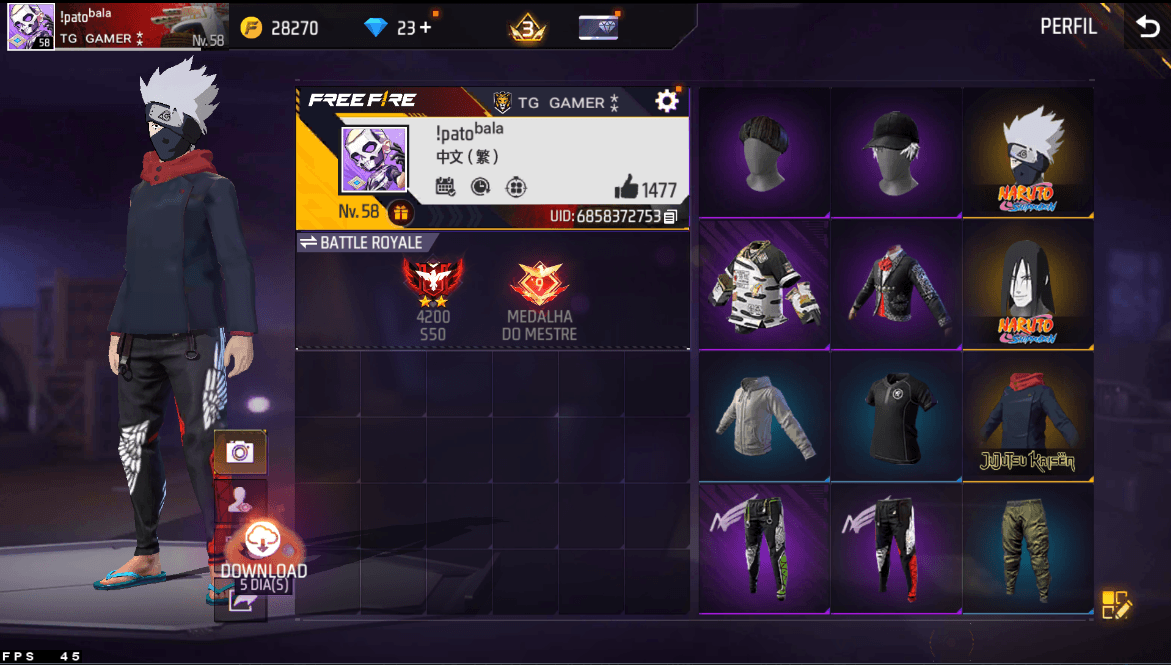Select the black t-shirt item
Viewport: 1171px width, 665px height.
(x=895, y=416)
